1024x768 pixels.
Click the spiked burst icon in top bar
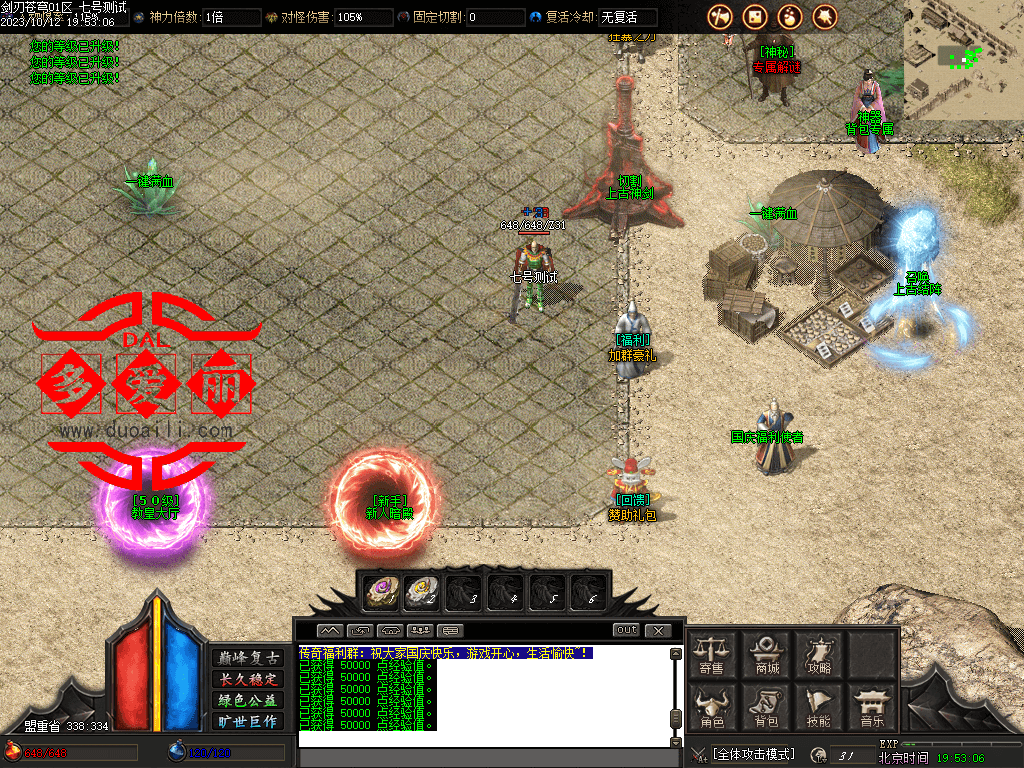tap(825, 16)
